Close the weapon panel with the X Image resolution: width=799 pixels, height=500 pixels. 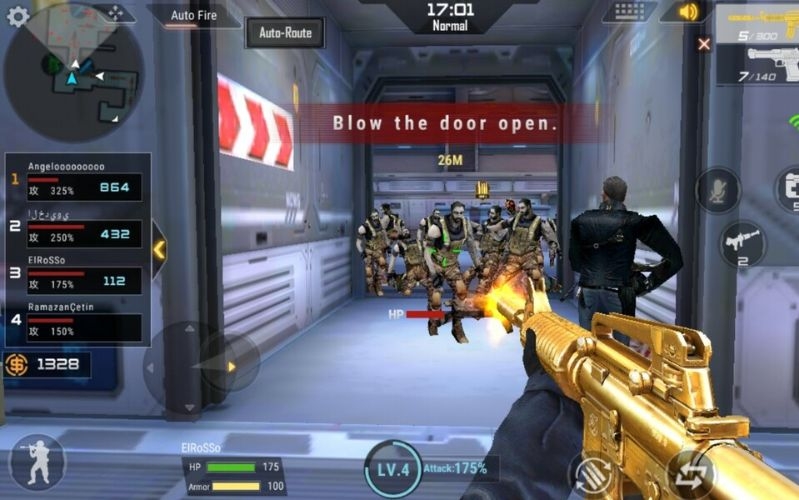click(704, 44)
